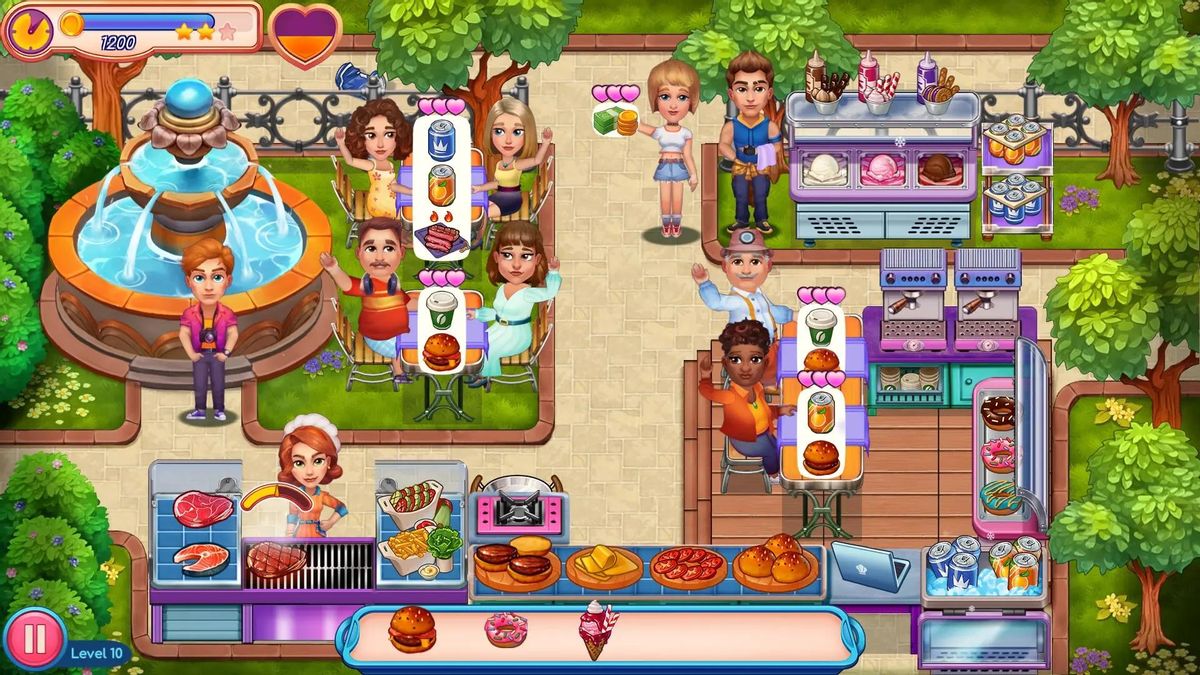Collect the cash and coins payment

616,121
